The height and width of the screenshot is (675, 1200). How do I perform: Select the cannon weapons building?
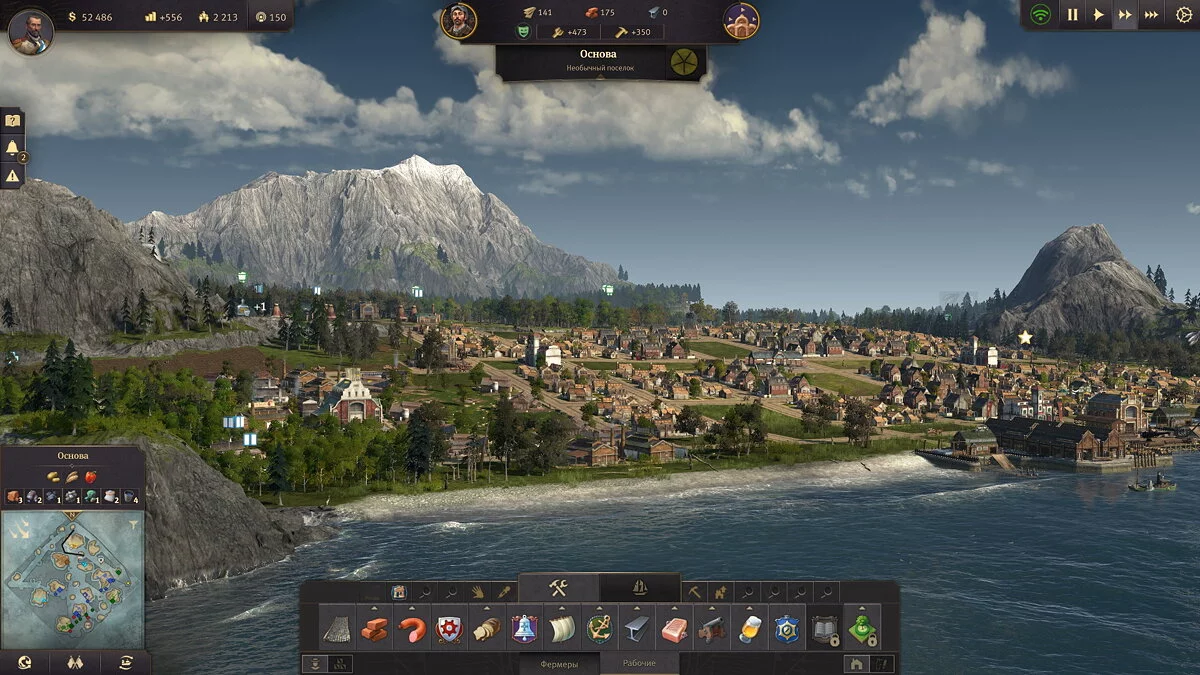coord(712,629)
